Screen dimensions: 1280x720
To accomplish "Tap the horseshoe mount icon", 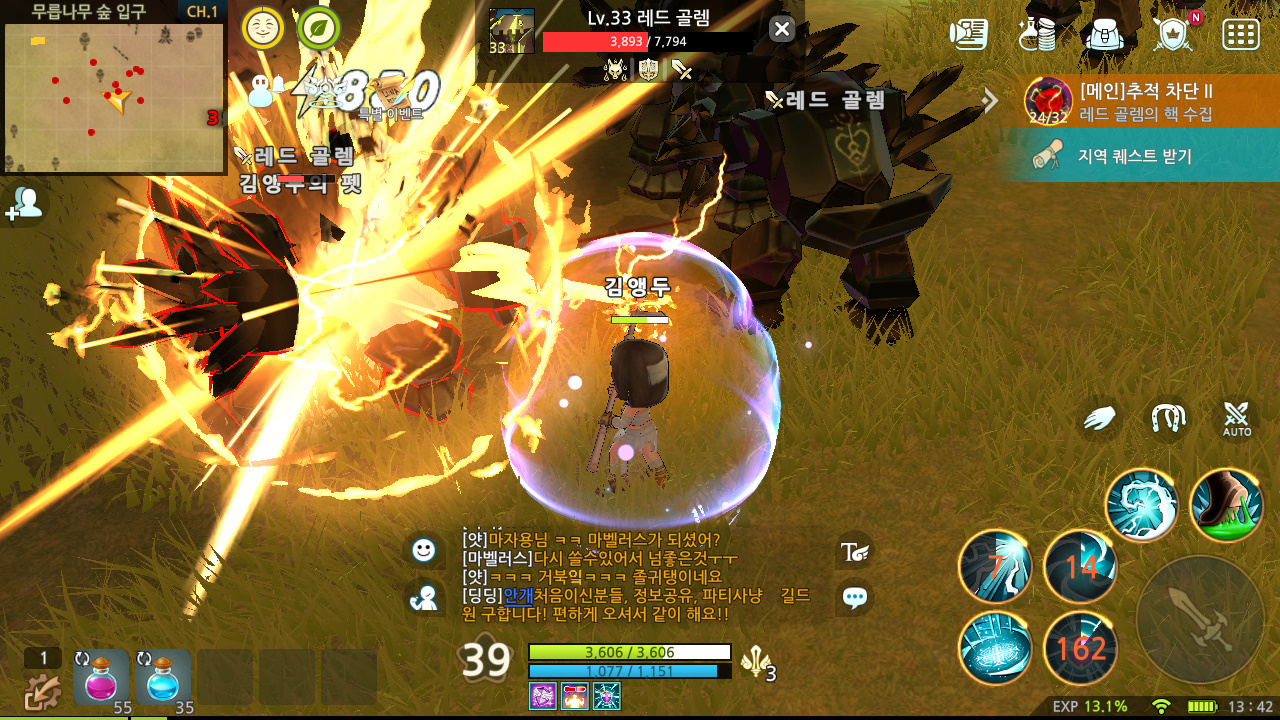I will click(x=1168, y=419).
